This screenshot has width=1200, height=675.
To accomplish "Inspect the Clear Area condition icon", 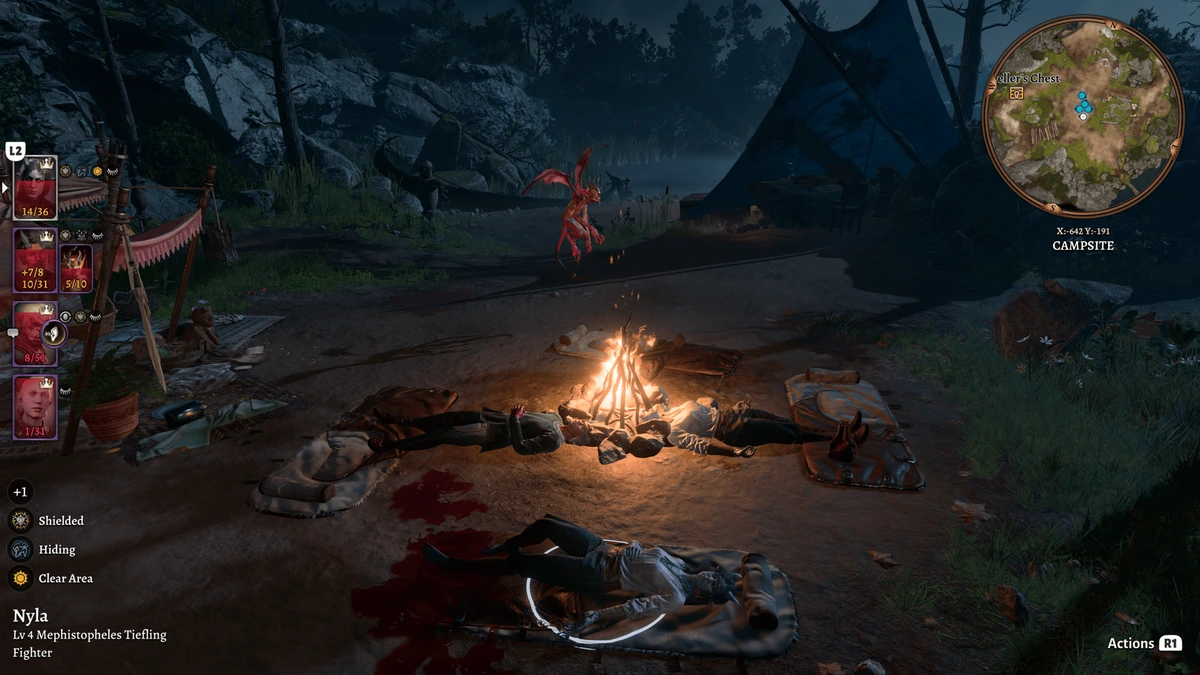I will point(20,578).
